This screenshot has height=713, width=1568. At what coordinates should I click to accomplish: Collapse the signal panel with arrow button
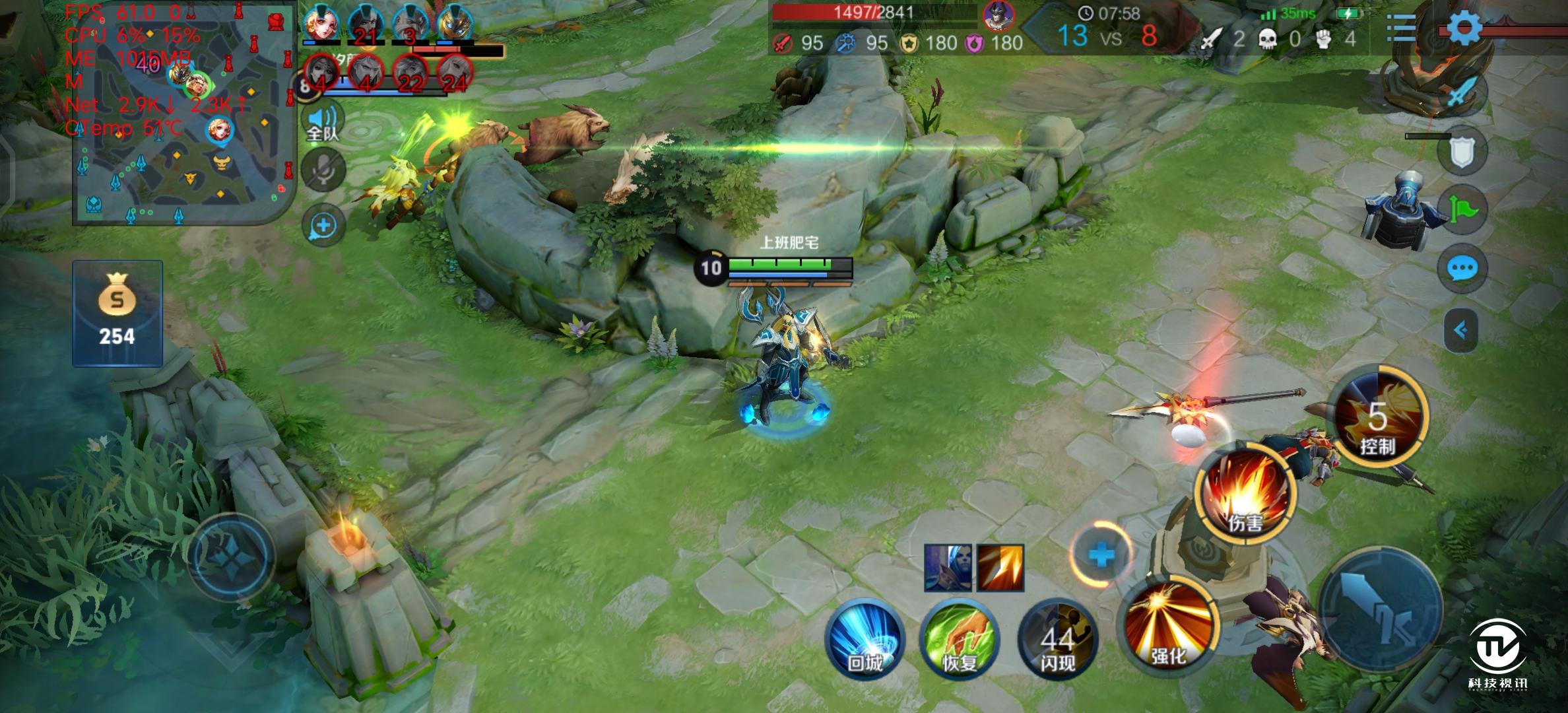(1461, 329)
